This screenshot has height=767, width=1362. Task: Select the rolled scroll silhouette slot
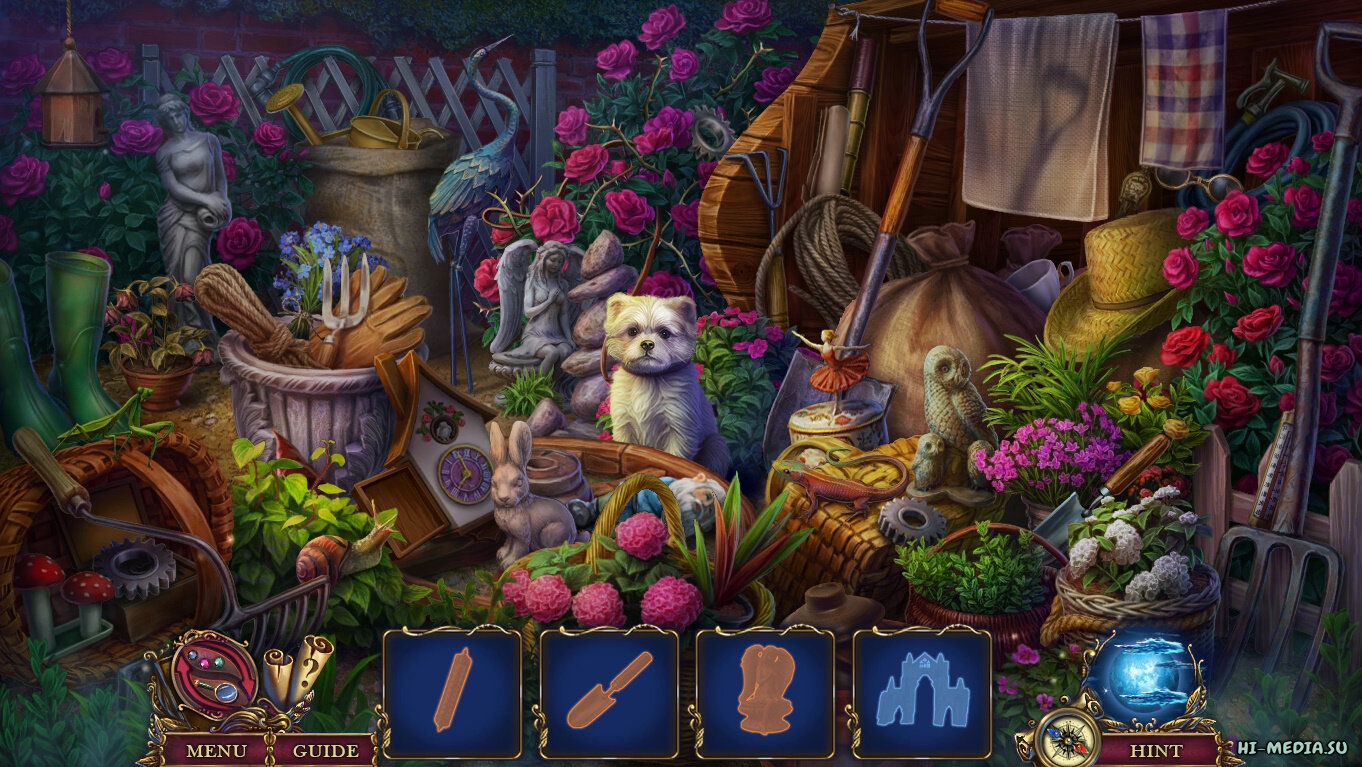point(451,692)
